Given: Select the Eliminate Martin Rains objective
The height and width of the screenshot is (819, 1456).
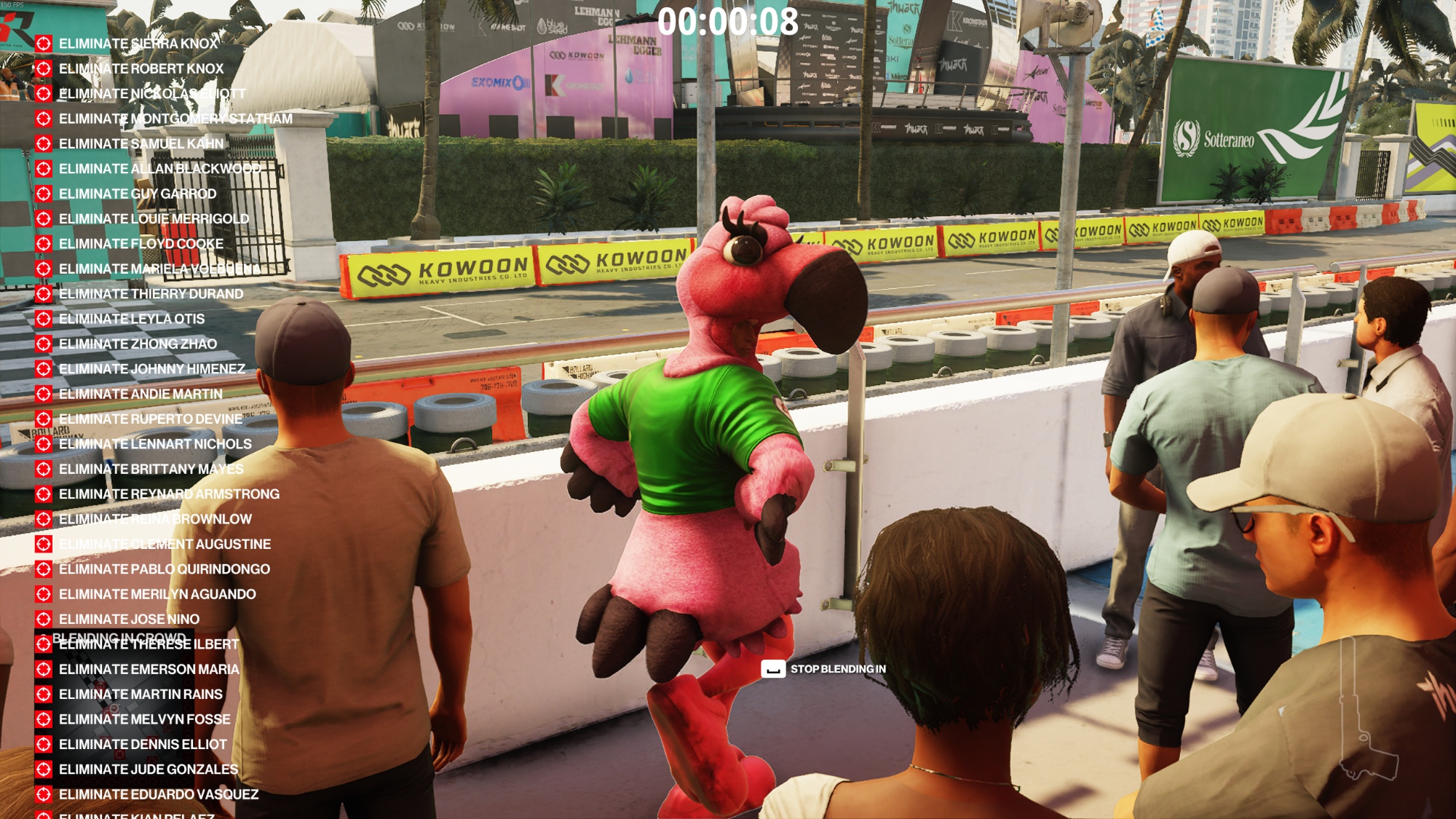Looking at the screenshot, I should tap(141, 695).
